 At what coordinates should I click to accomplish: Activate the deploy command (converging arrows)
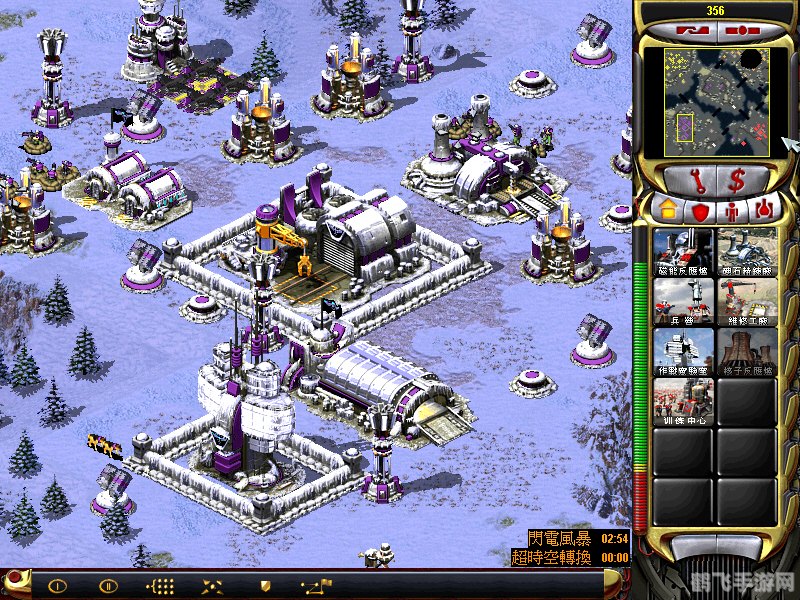[212, 586]
